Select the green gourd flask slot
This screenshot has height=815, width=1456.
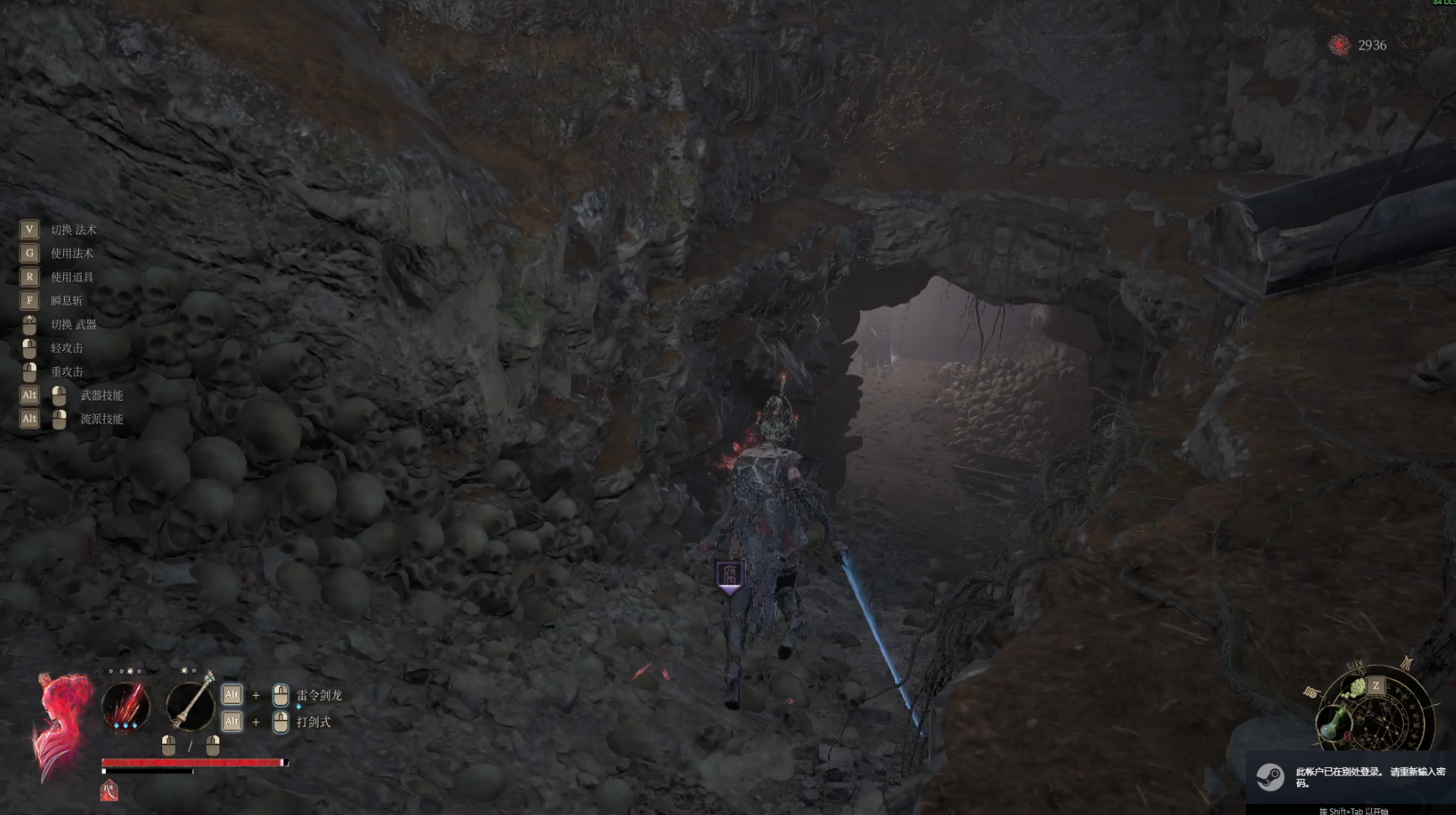1334,723
